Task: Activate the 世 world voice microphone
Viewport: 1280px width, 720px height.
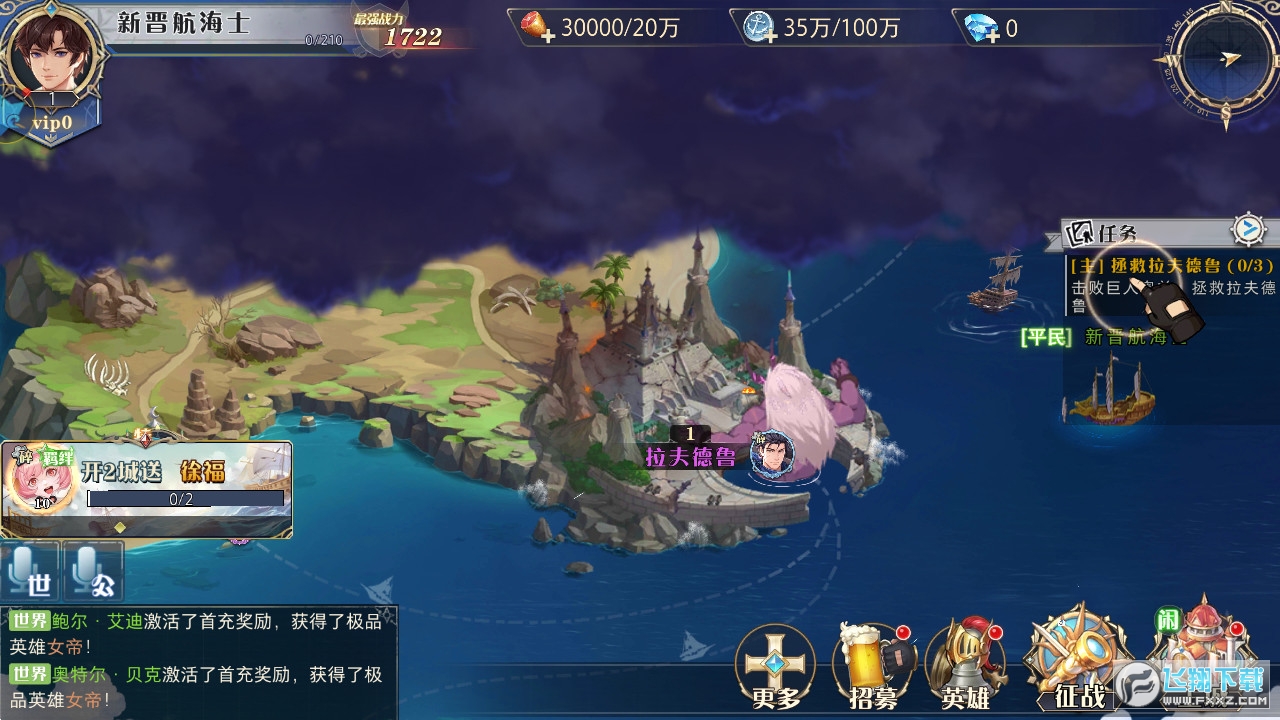Action: pyautogui.click(x=30, y=571)
